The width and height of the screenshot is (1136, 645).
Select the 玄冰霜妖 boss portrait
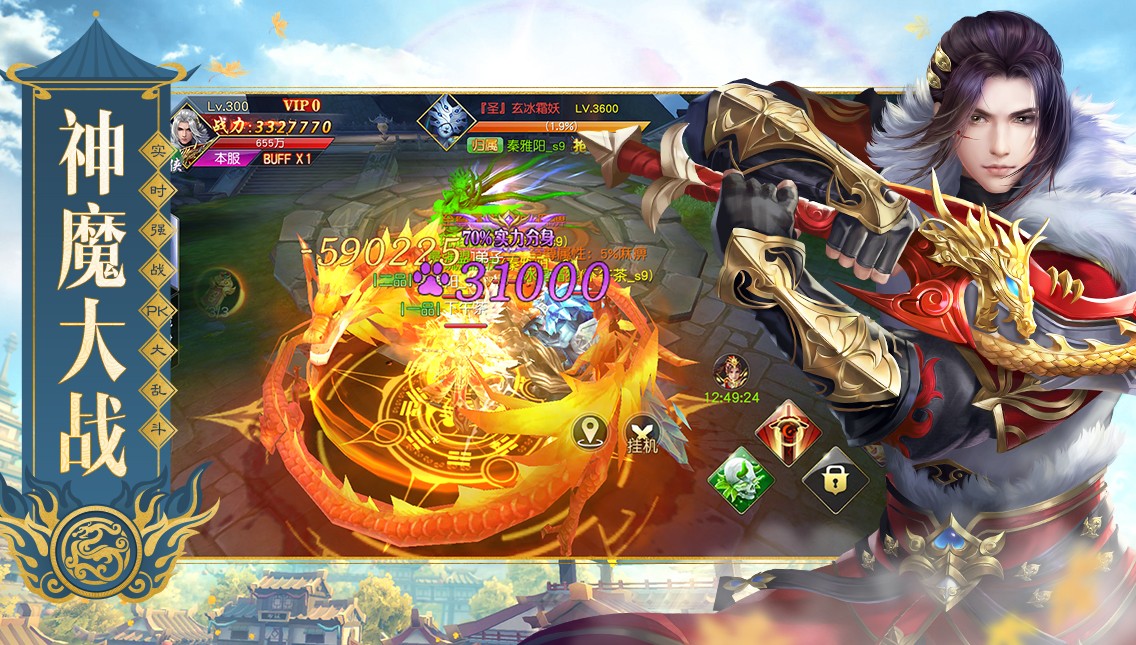tap(443, 121)
